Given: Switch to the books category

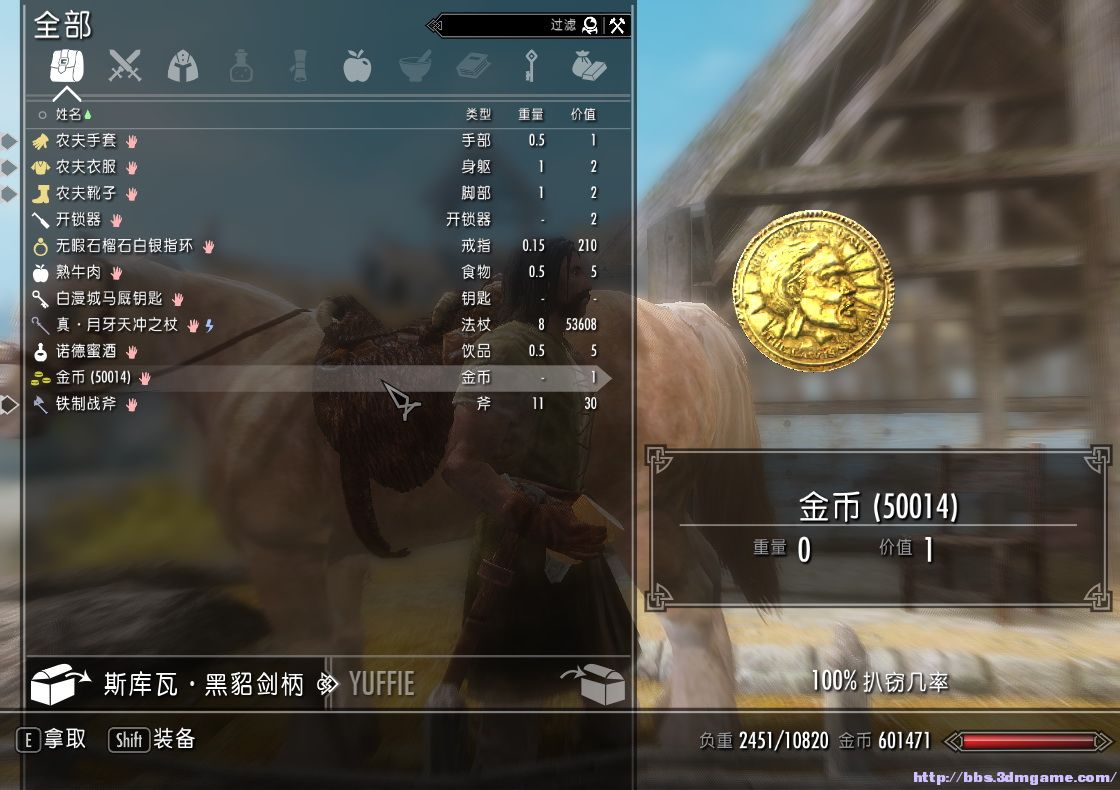Looking at the screenshot, I should tap(472, 65).
